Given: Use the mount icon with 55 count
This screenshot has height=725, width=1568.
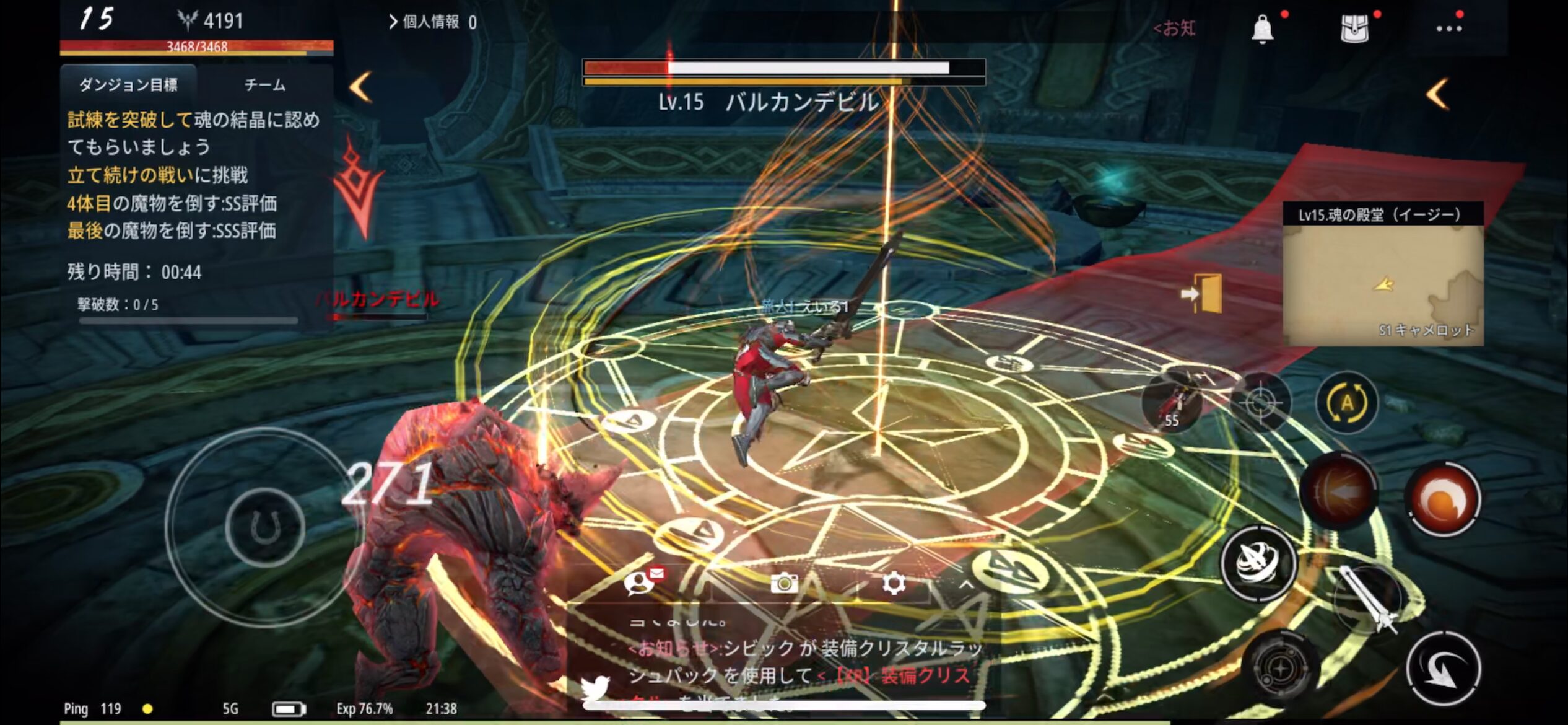Looking at the screenshot, I should click(1172, 402).
